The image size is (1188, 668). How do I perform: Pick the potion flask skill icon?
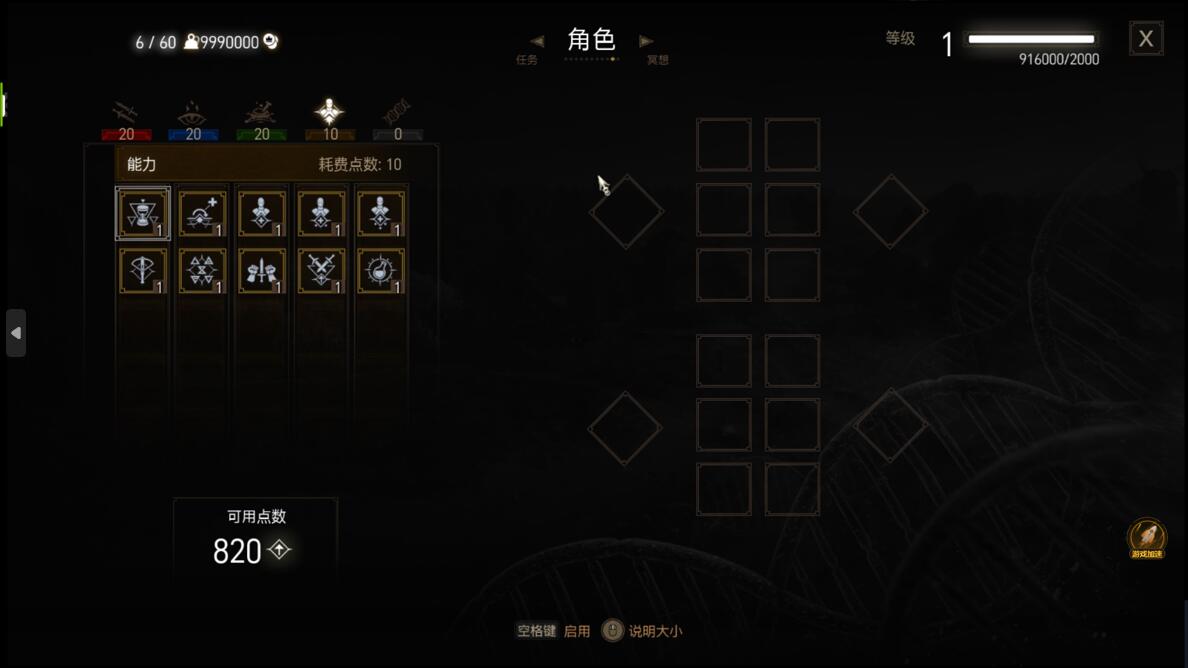381,271
